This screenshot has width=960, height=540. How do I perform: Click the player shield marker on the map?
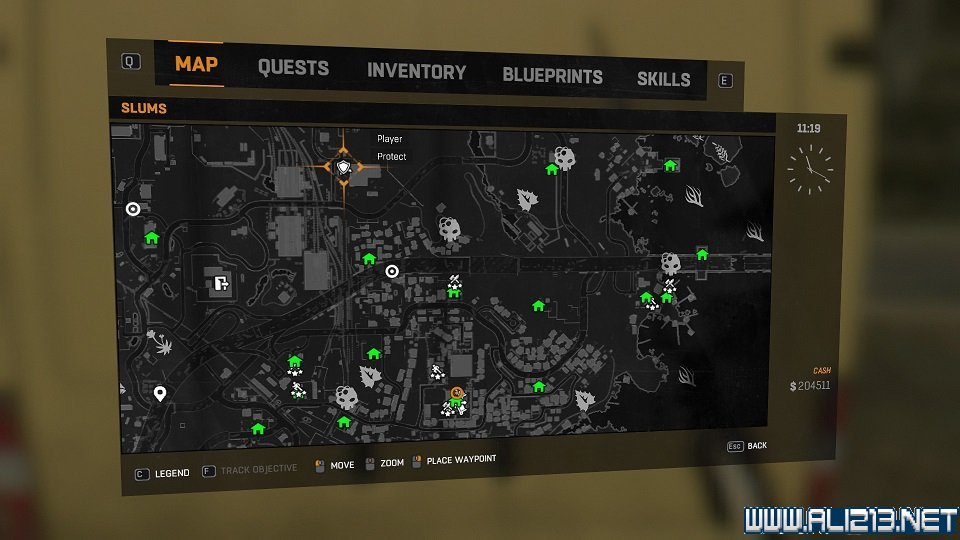[345, 167]
